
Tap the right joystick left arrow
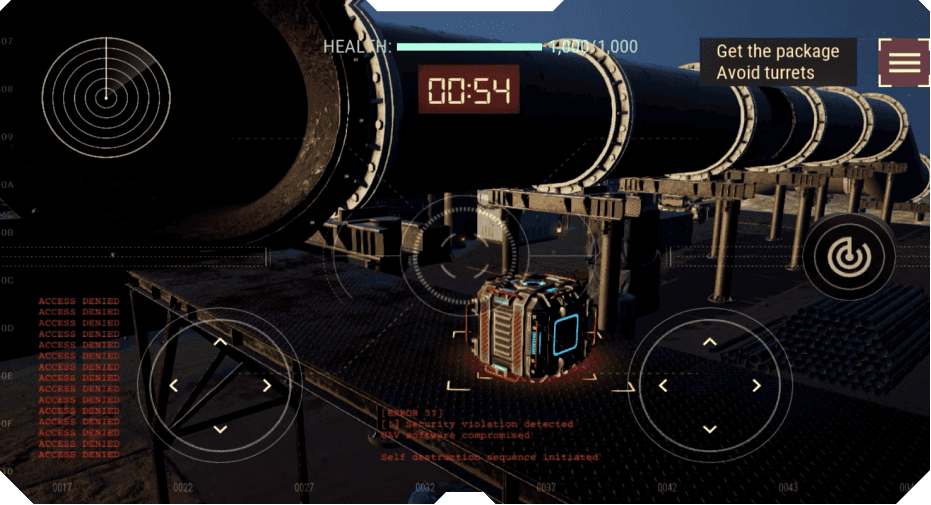coord(664,386)
